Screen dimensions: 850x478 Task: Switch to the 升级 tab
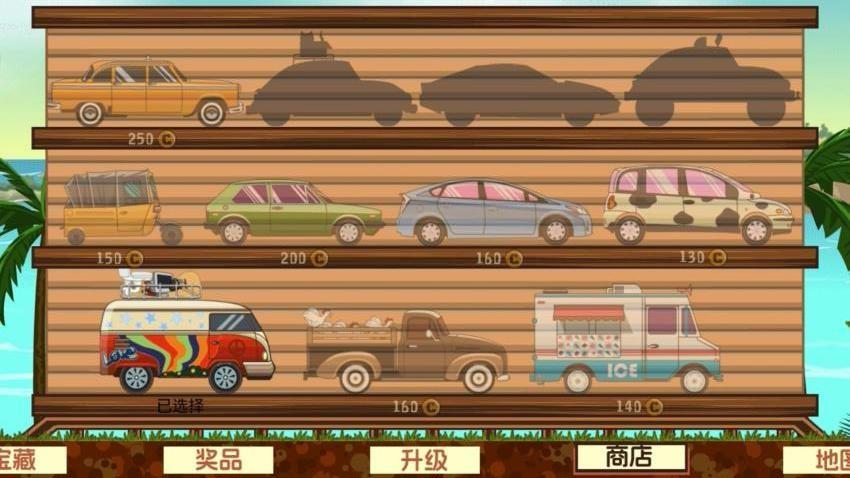point(424,460)
